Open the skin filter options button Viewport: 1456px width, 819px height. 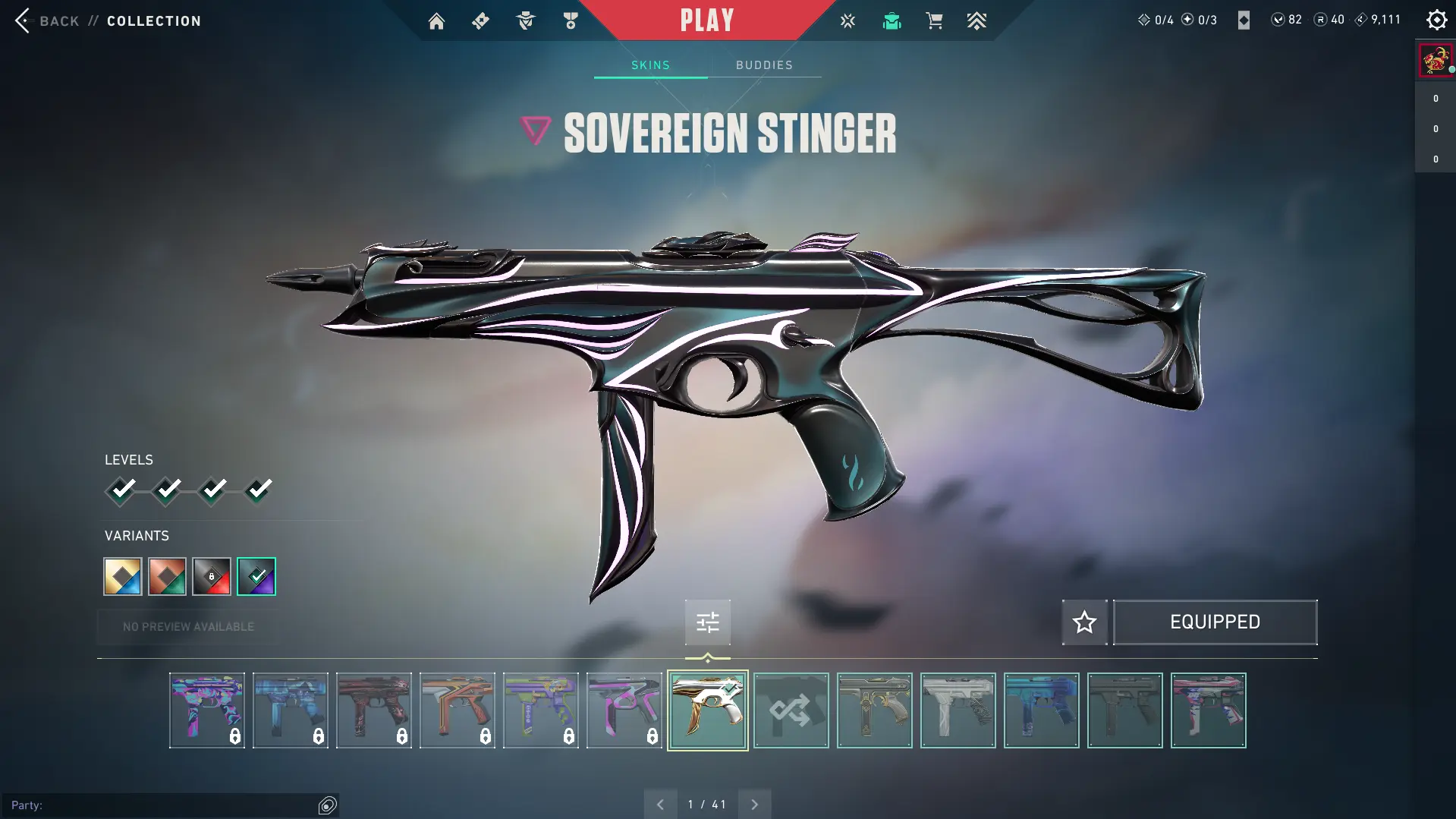(x=707, y=622)
